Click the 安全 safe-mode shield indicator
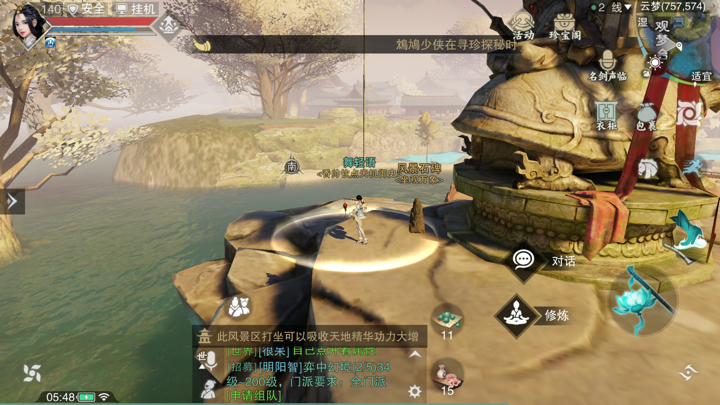 [x=87, y=9]
